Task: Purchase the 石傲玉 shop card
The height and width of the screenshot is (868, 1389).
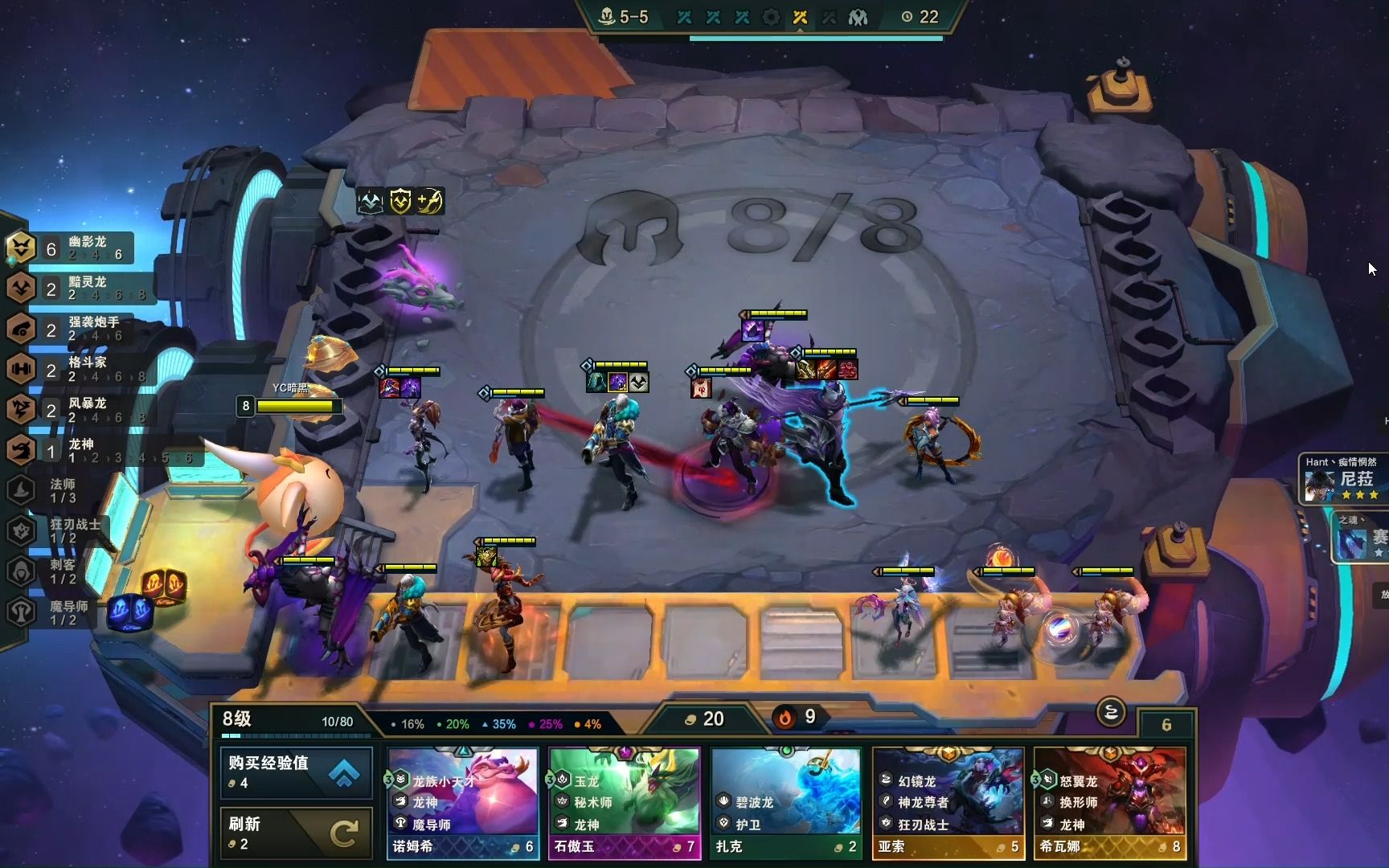Action: (x=625, y=803)
